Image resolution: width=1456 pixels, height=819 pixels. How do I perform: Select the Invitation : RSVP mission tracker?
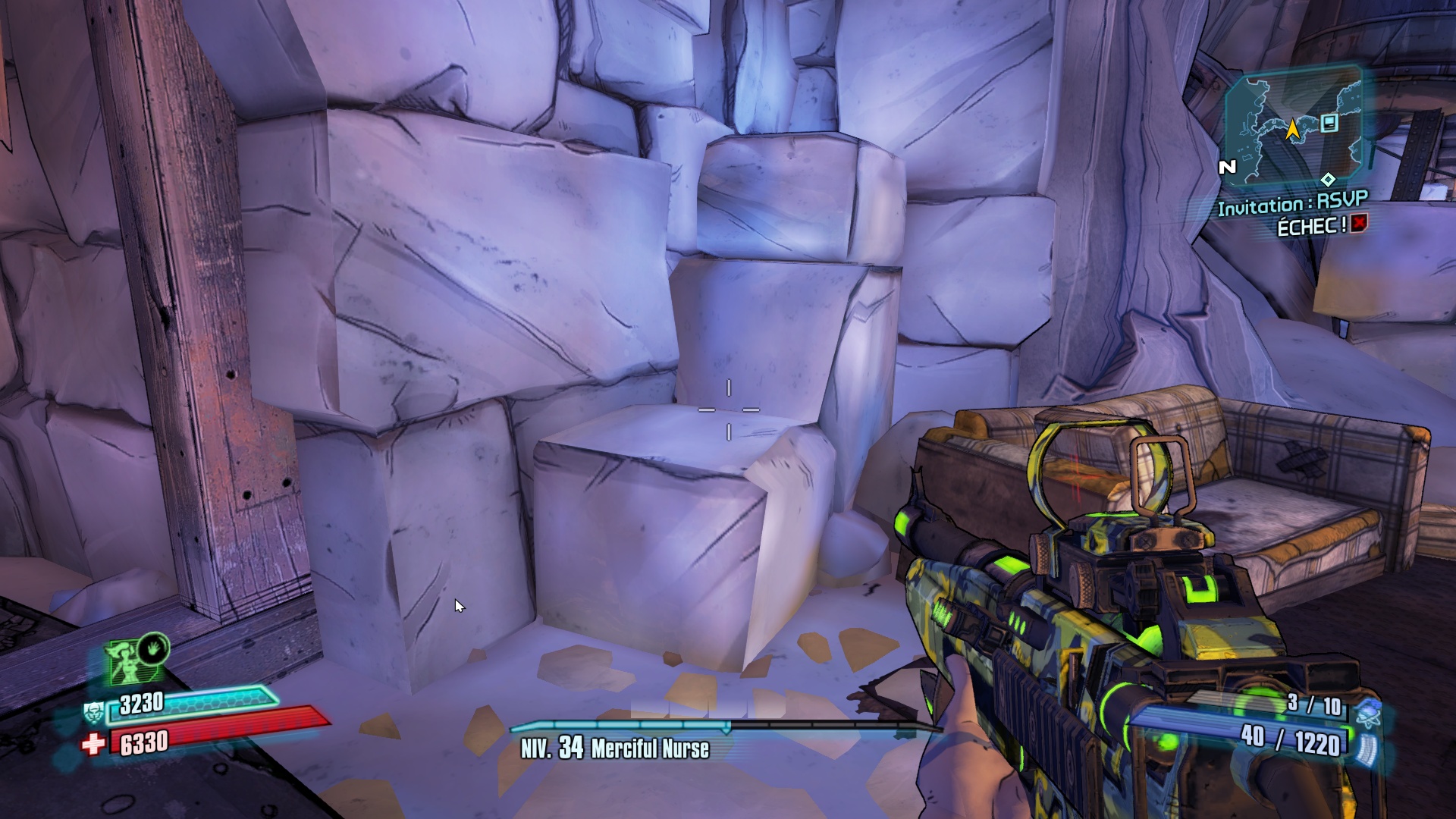[1292, 203]
